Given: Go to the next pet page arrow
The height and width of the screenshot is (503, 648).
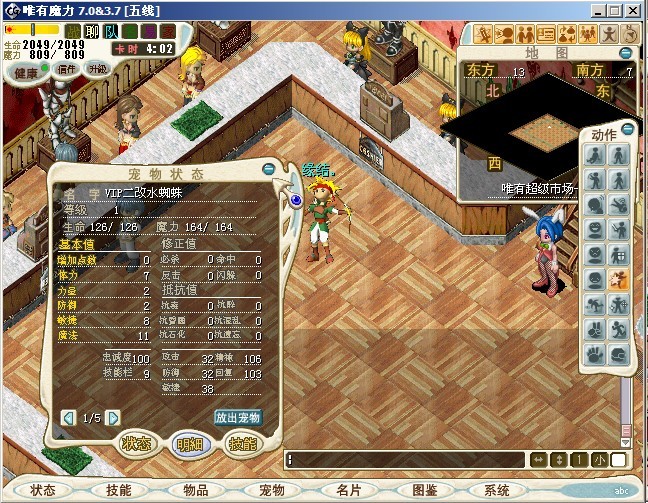Looking at the screenshot, I should coord(113,417).
